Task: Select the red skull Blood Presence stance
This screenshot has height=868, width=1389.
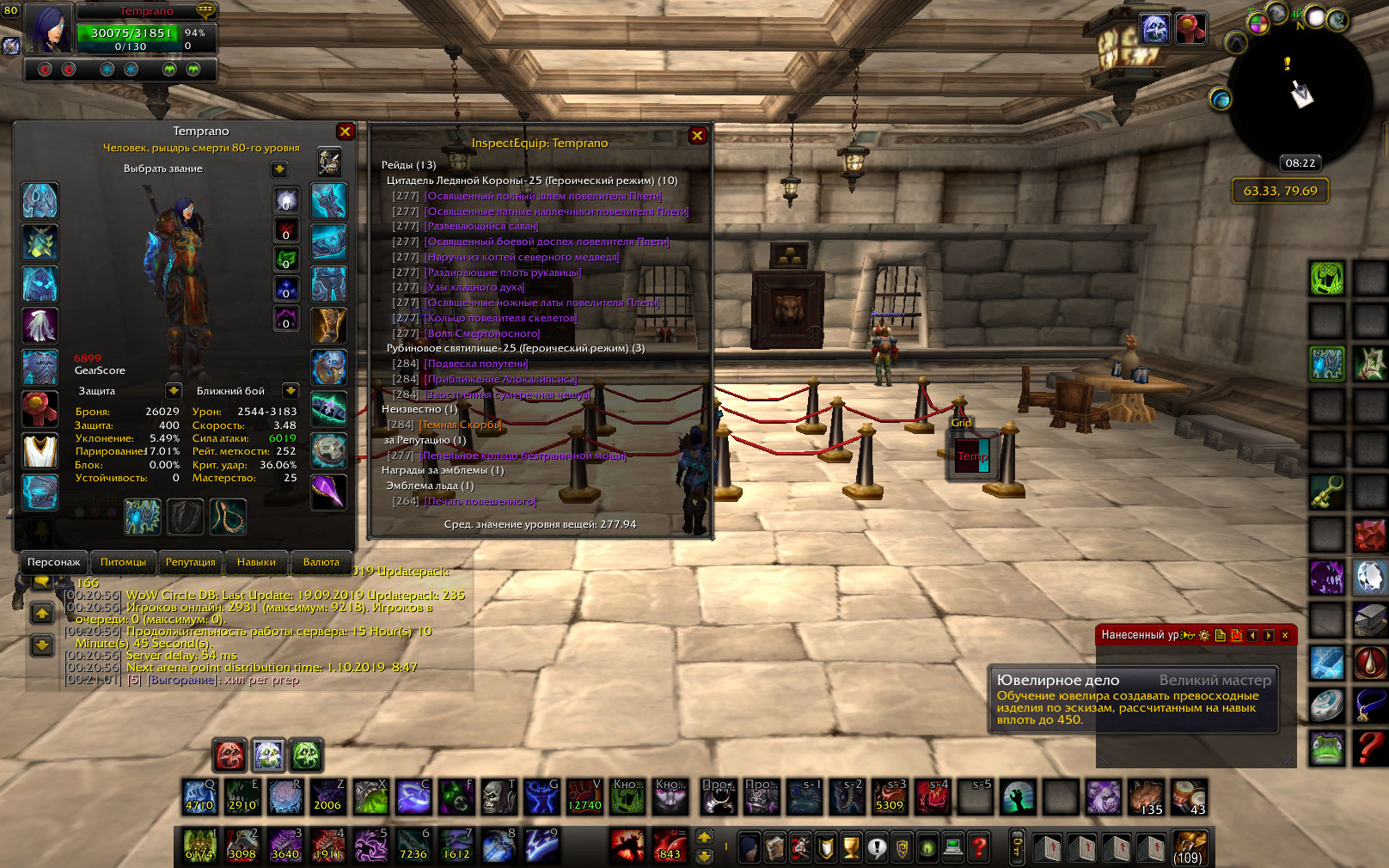Action: pyautogui.click(x=230, y=755)
